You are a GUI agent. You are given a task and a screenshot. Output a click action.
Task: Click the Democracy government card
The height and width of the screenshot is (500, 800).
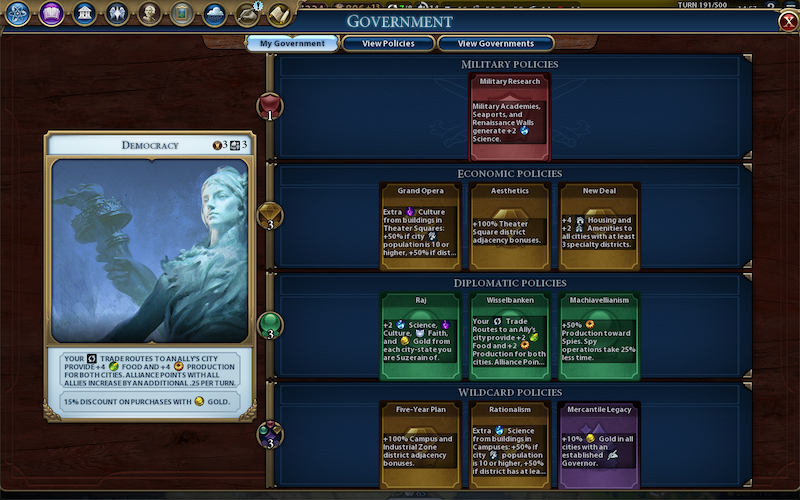tap(149, 250)
